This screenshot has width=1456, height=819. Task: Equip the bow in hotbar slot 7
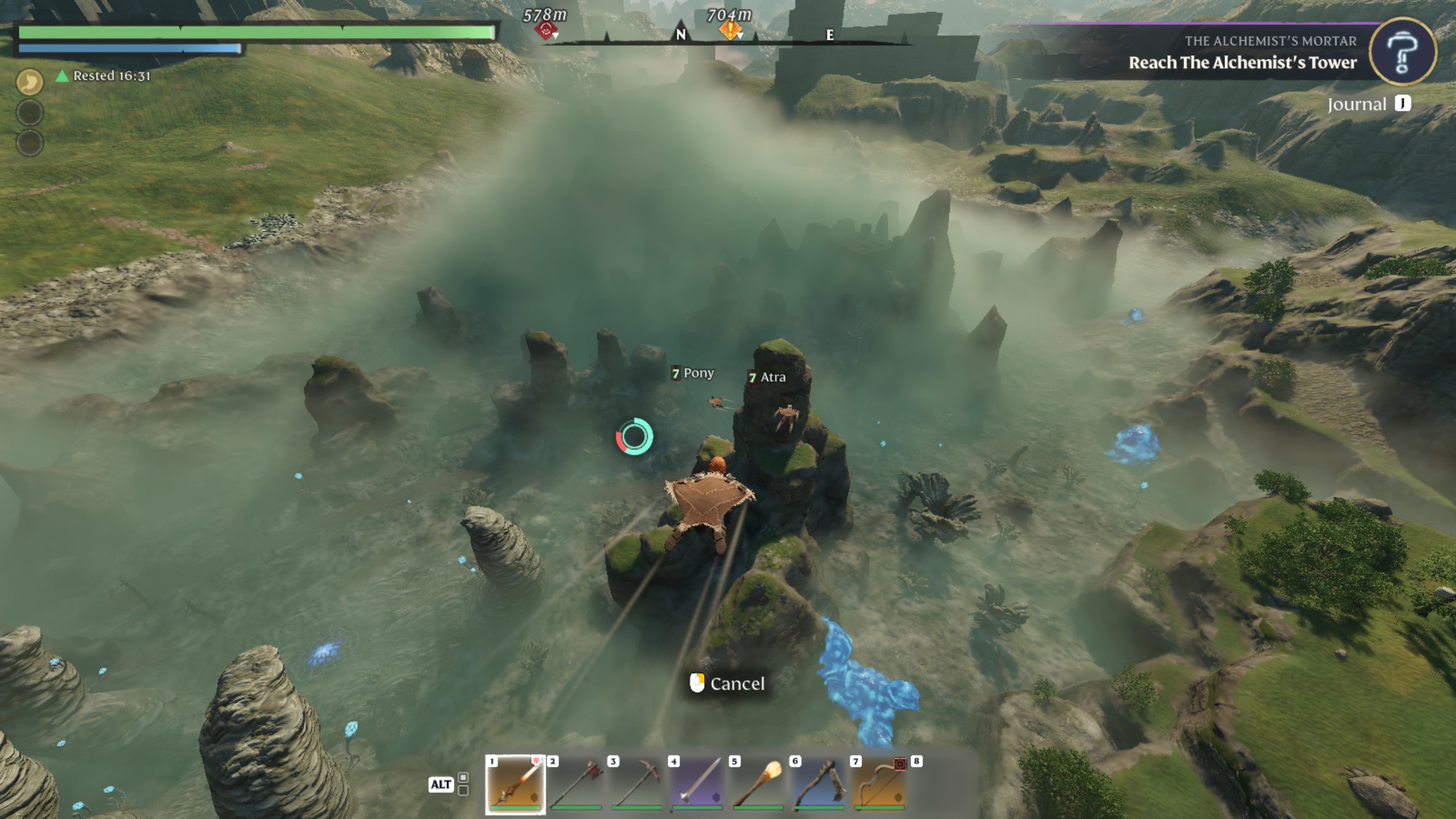pos(880,784)
